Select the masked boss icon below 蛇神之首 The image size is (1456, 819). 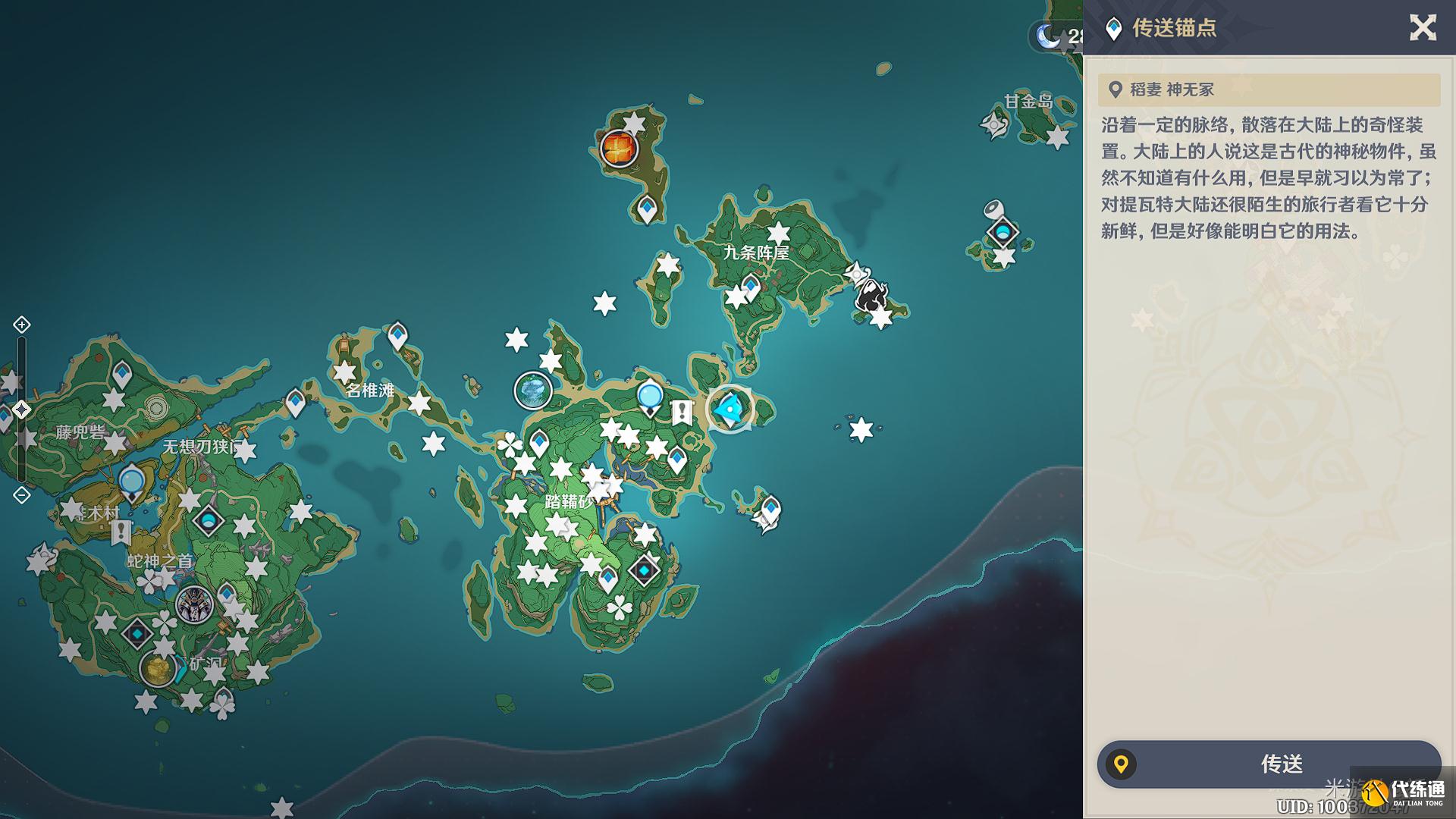coord(194,604)
